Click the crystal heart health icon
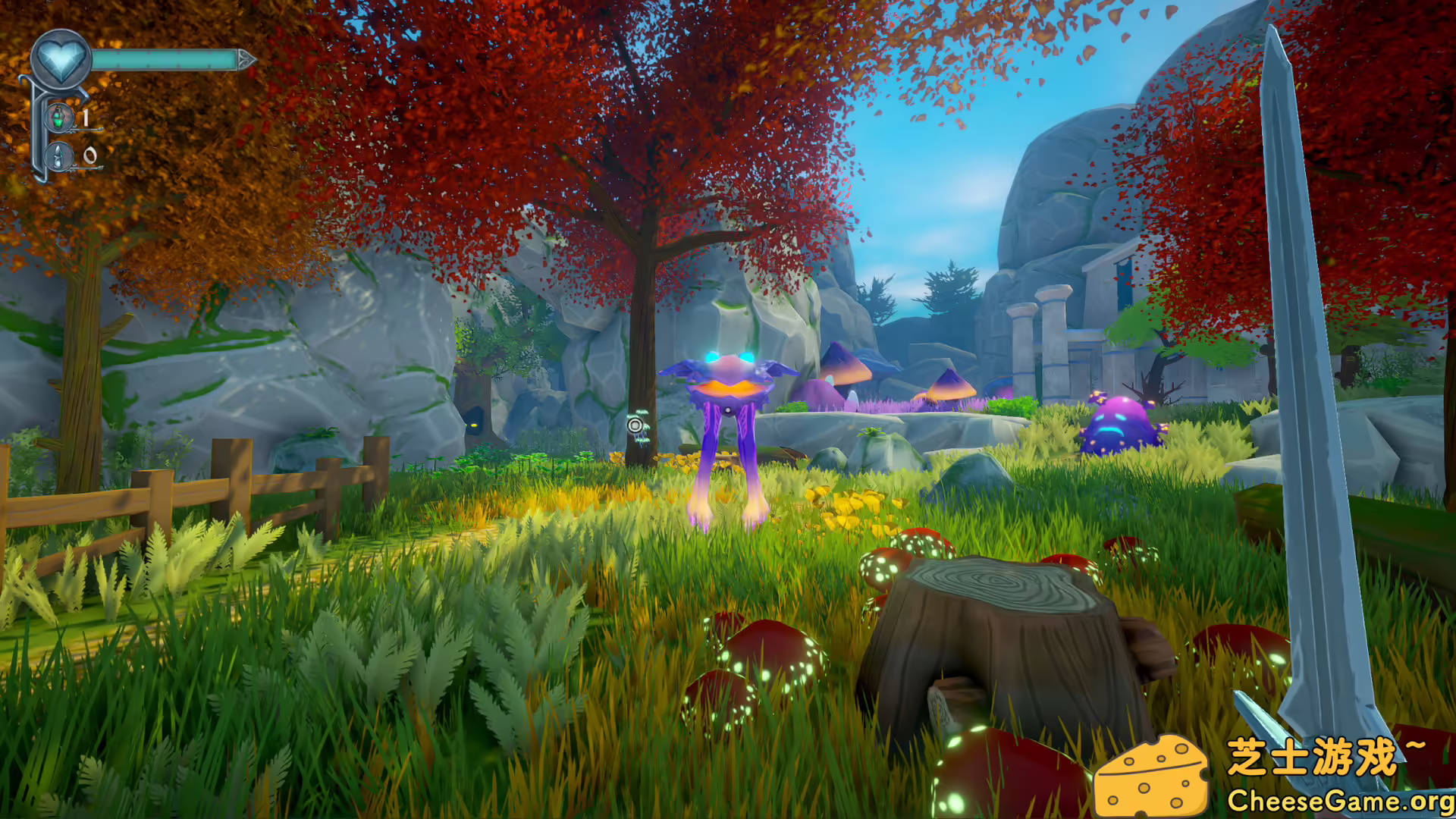1456x819 pixels. pyautogui.click(x=61, y=58)
